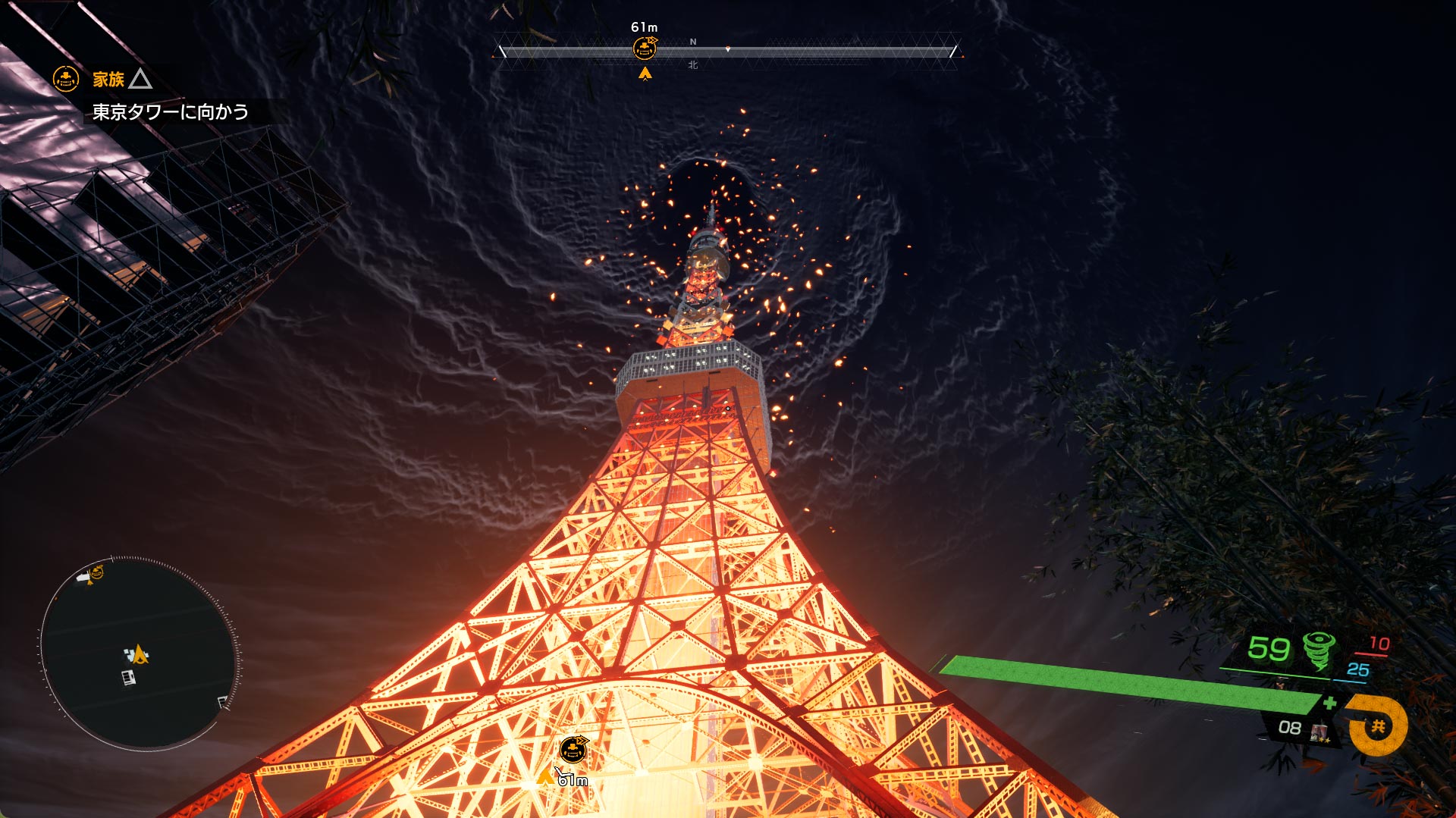Open the circular minimap
This screenshot has width=1456, height=818.
[x=138, y=653]
